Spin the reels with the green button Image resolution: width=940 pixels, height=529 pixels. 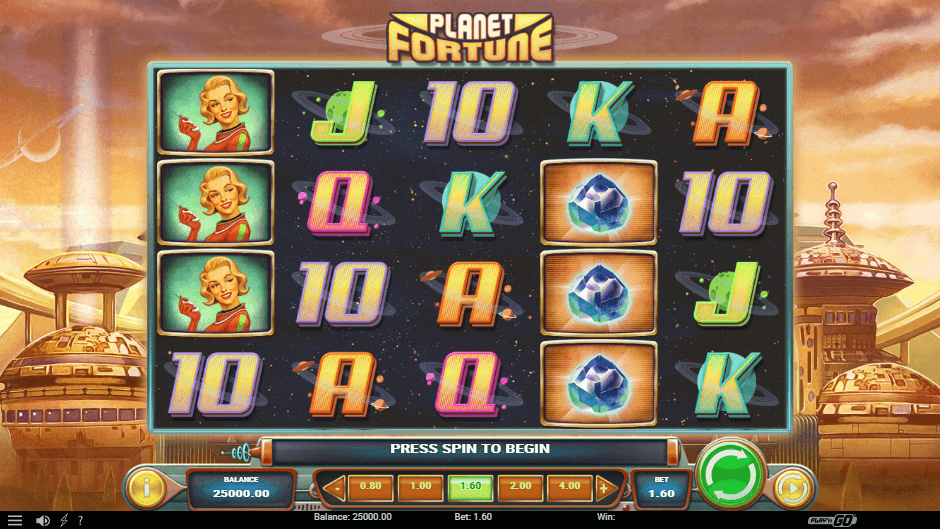[732, 472]
